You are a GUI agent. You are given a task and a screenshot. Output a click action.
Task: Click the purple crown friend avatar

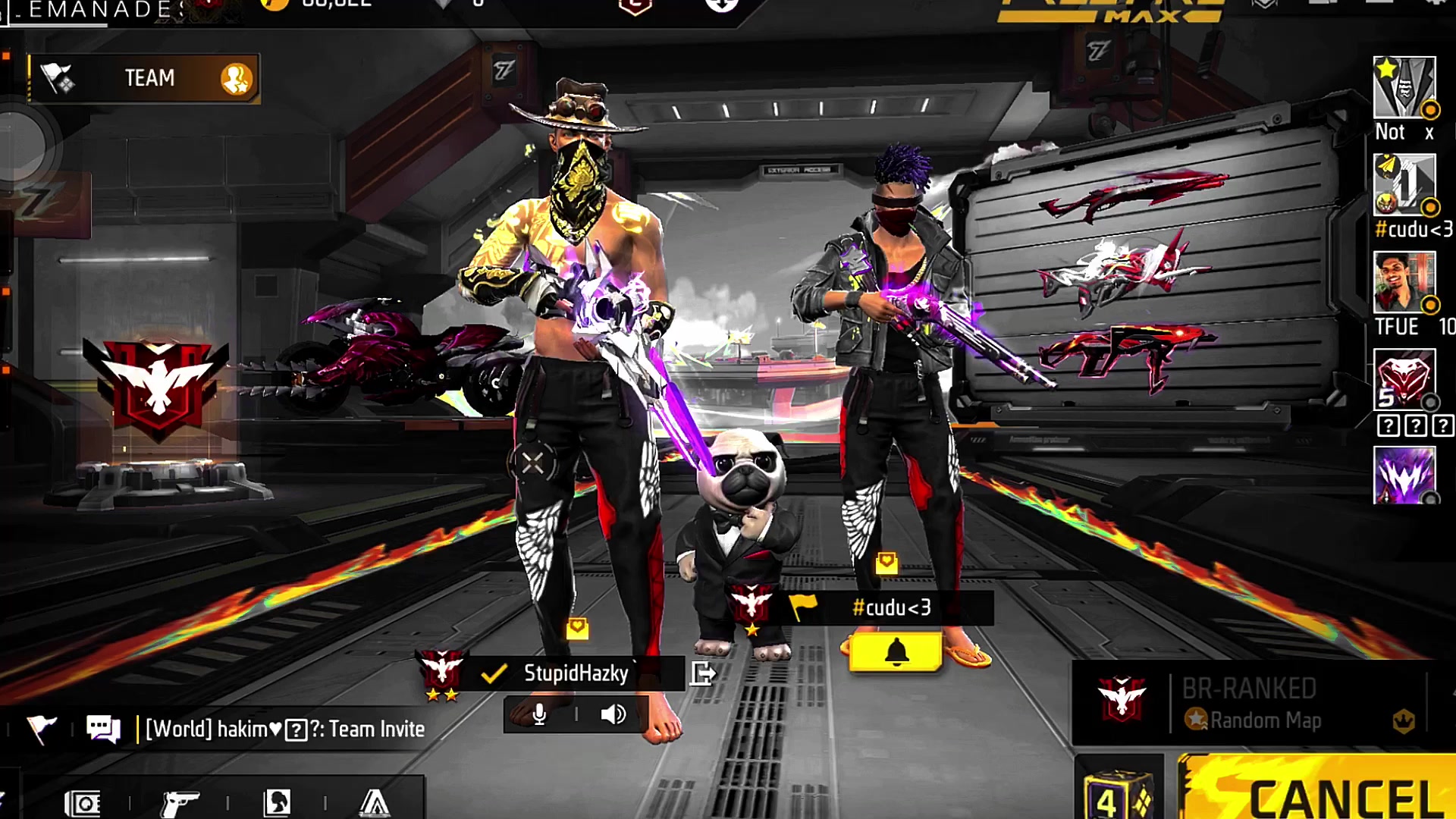pyautogui.click(x=1404, y=475)
